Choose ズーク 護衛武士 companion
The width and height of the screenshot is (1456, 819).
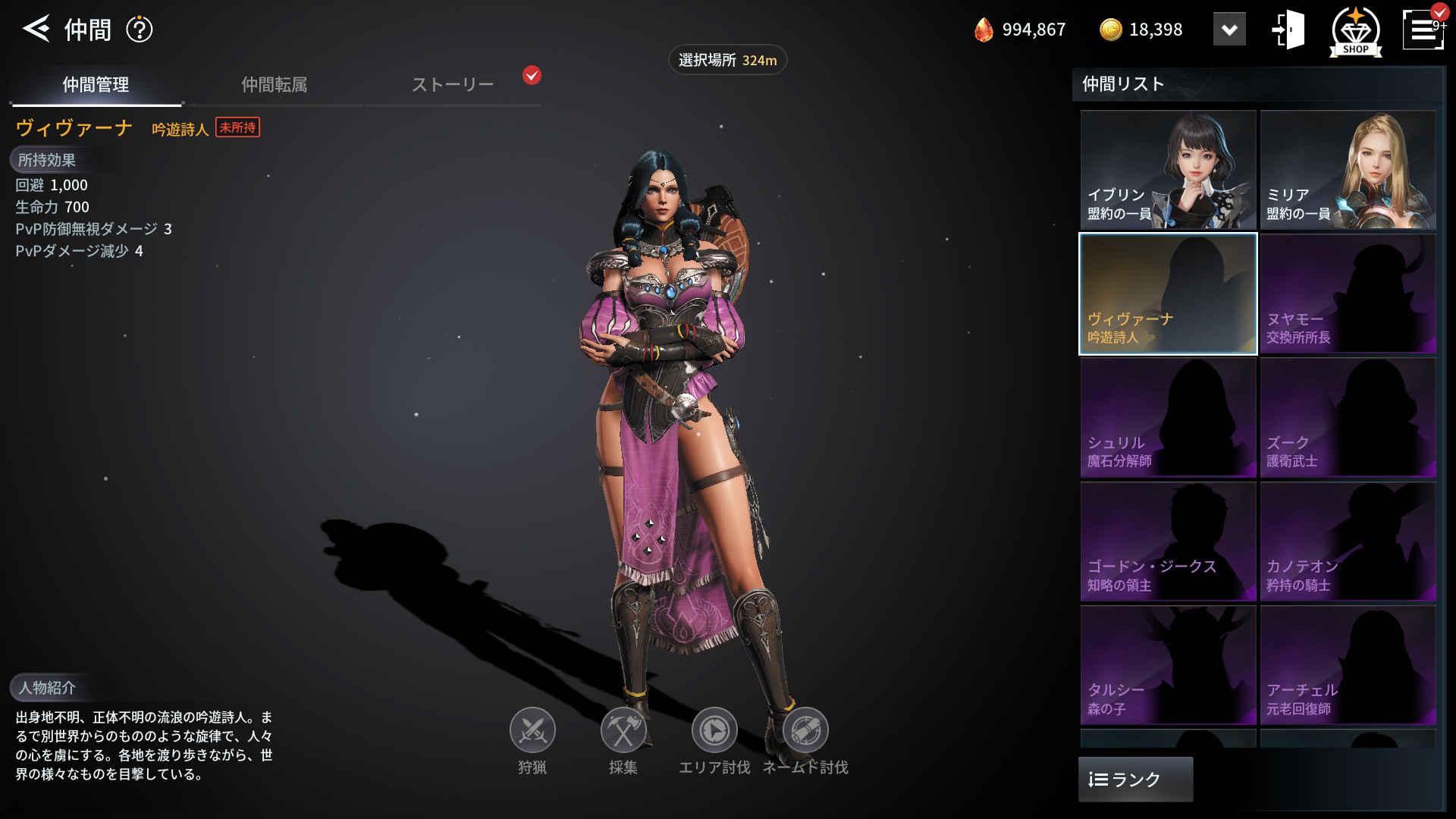[1348, 418]
